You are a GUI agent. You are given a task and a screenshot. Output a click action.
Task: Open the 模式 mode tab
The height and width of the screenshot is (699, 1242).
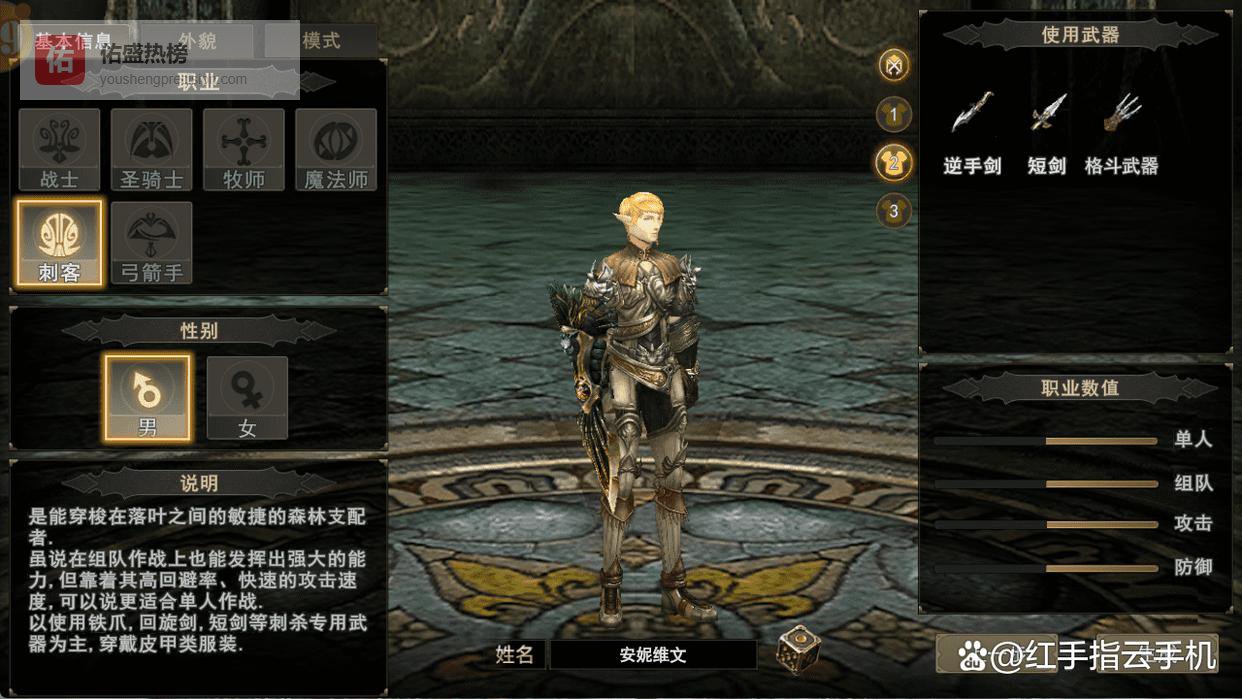(321, 41)
